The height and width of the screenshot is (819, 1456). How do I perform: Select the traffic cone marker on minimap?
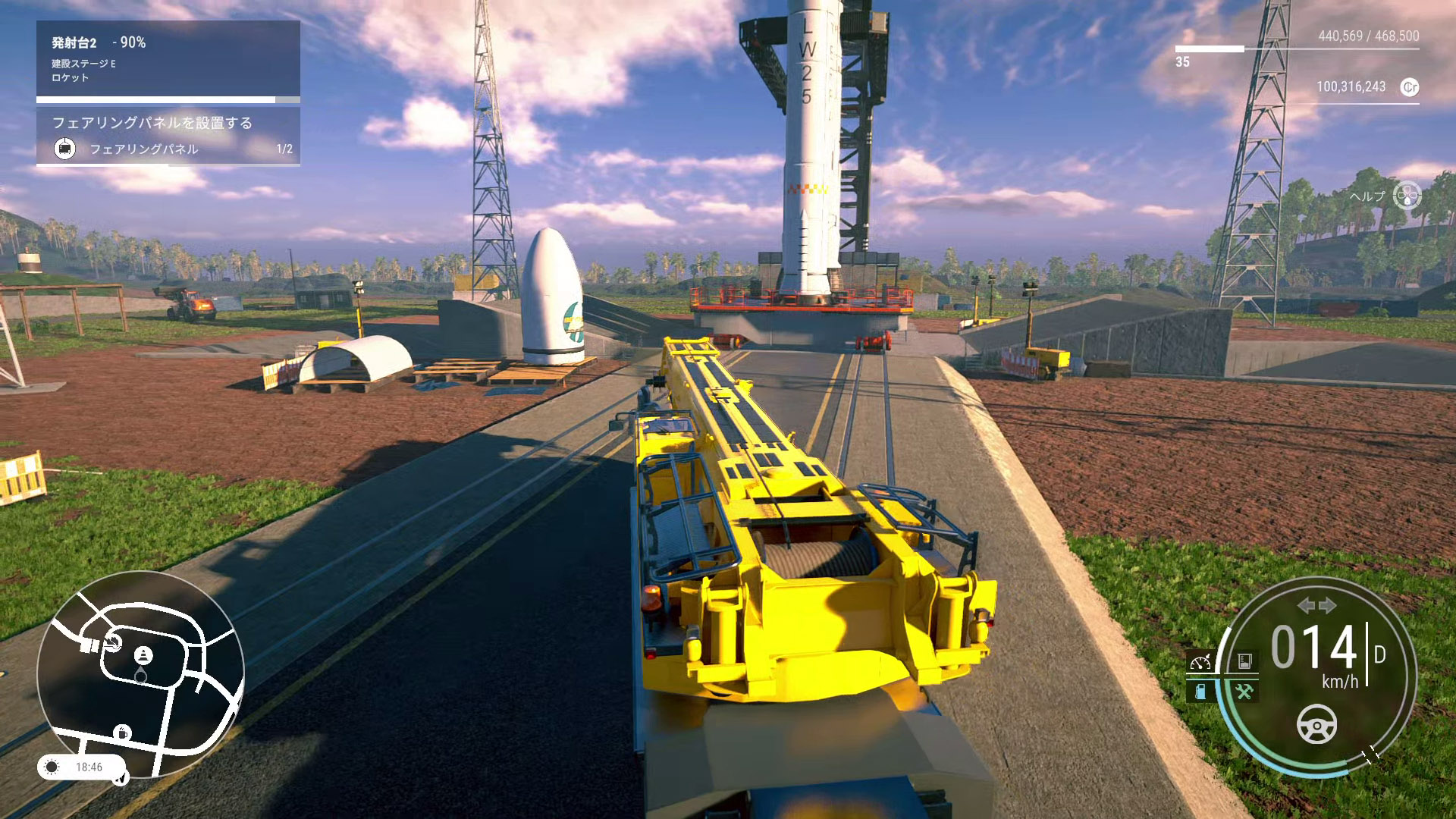click(x=143, y=655)
